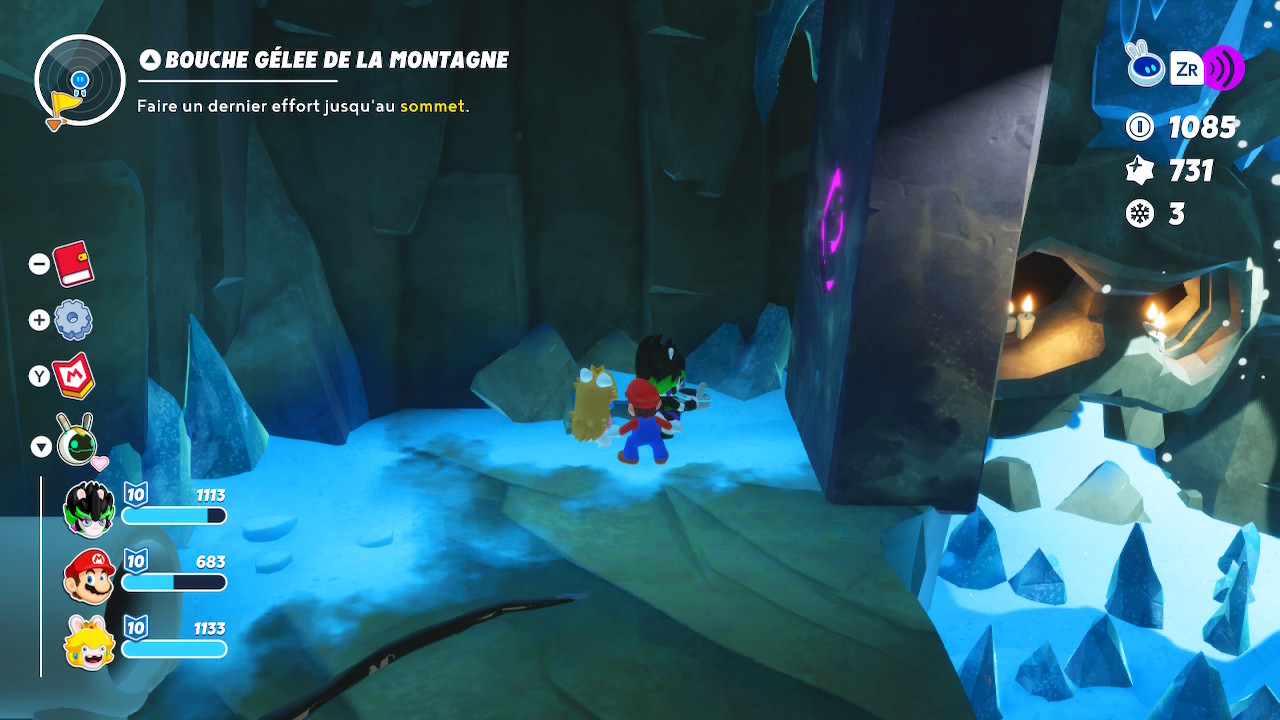Click the highlighted word sommet
Screen dimensions: 1280x720
point(432,106)
